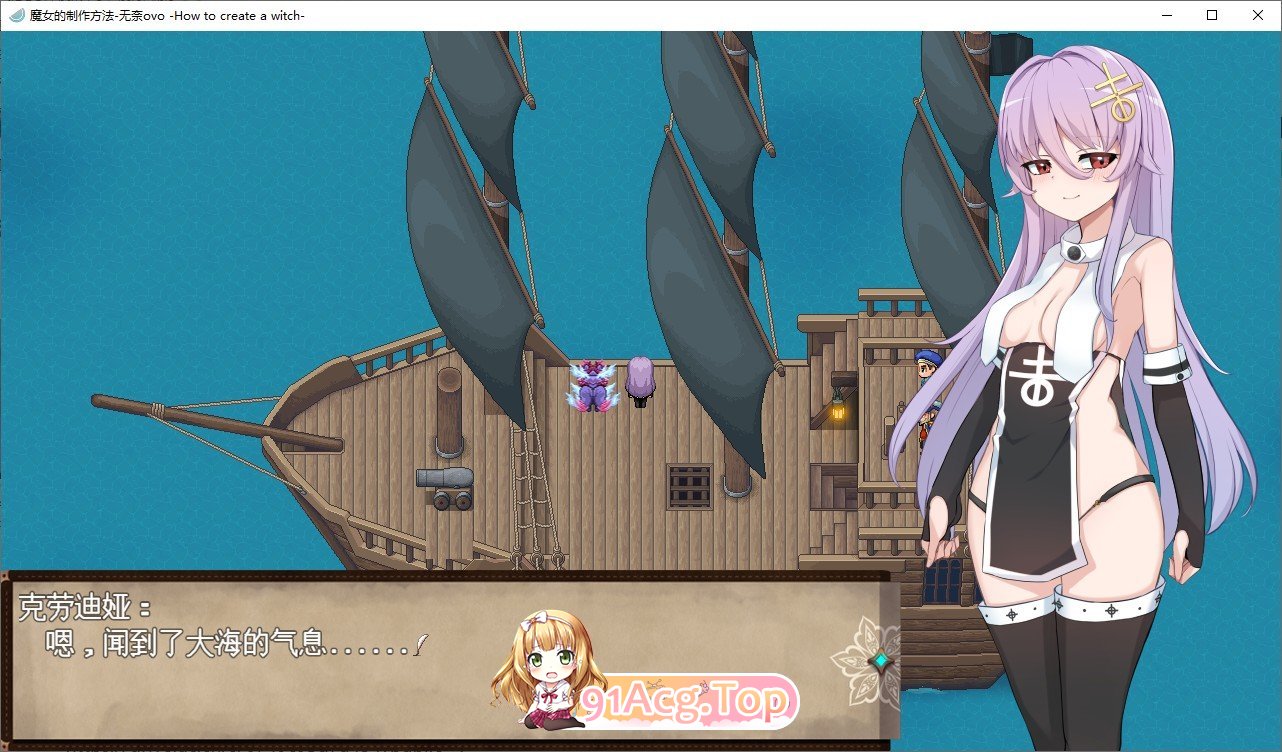Click the game title text in the title bar
1282x752 pixels.
click(x=160, y=15)
